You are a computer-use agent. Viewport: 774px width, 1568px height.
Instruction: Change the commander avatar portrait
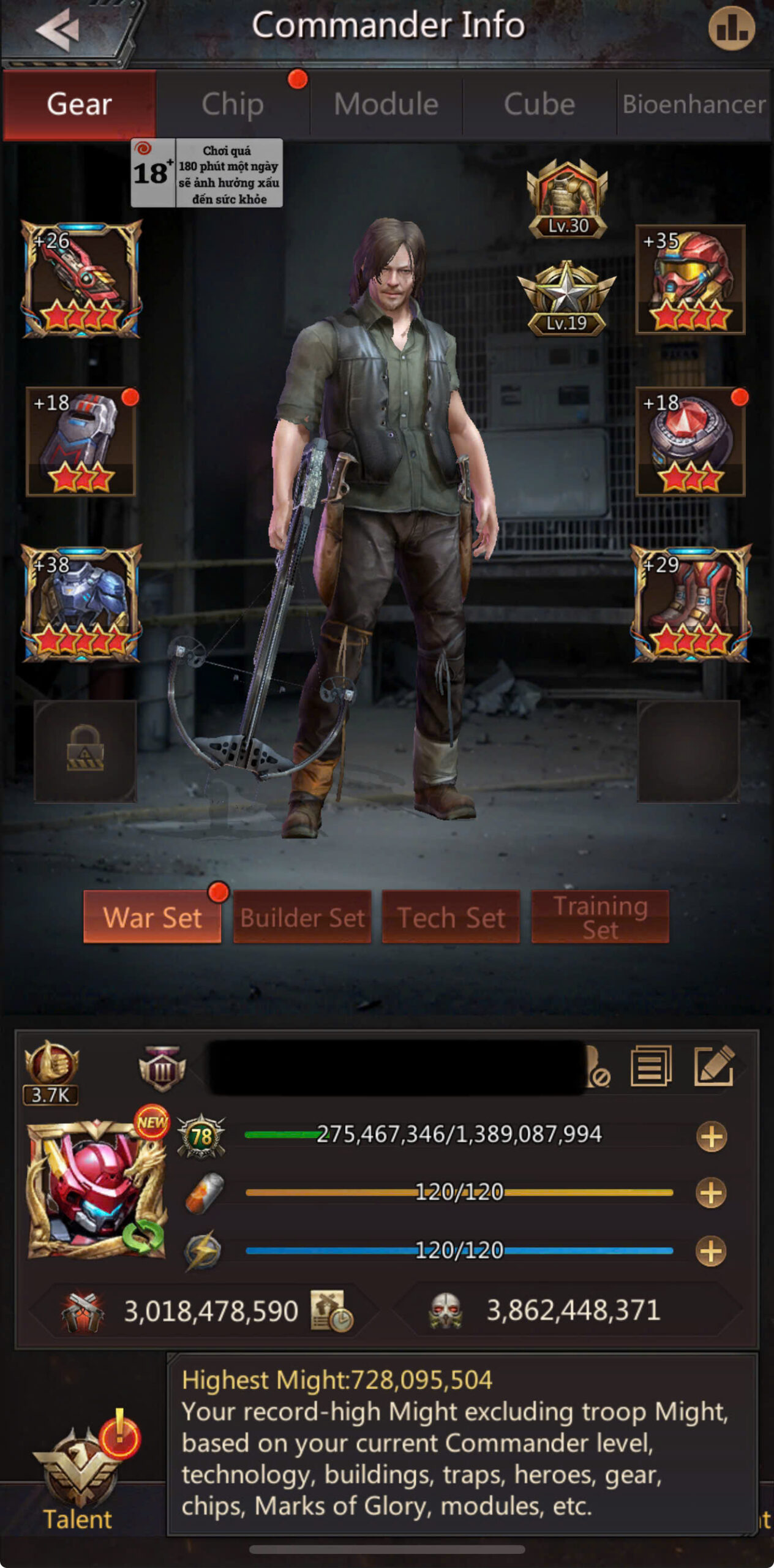tap(96, 1189)
